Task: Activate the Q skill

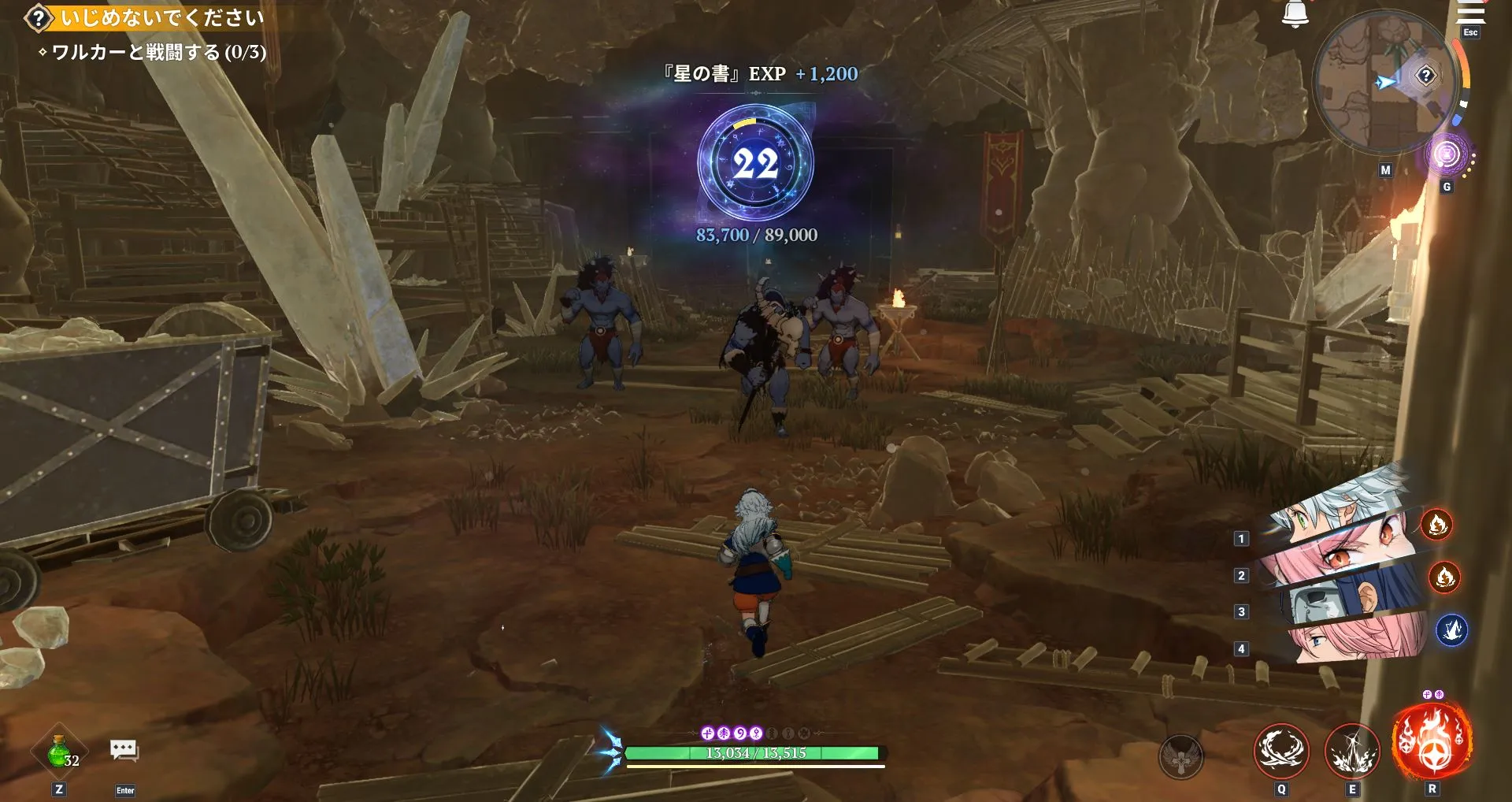Action: pos(1282,752)
